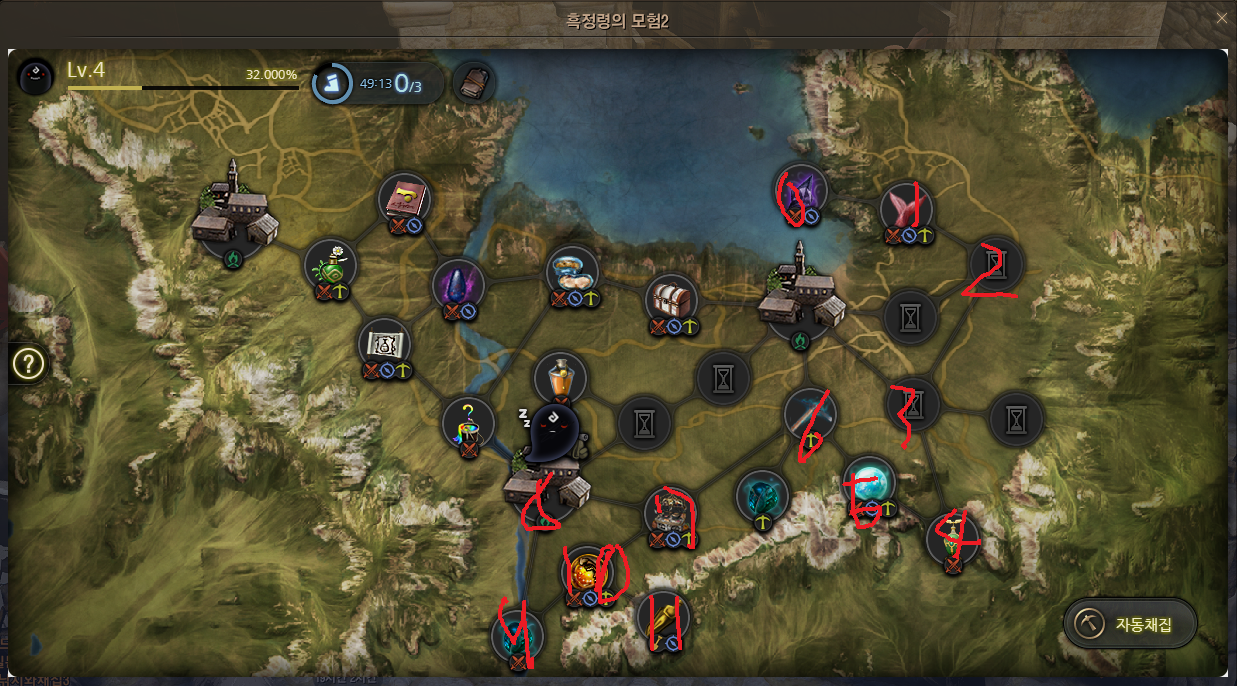Select the spellbook map node
The image size is (1237, 686).
[x=405, y=198]
